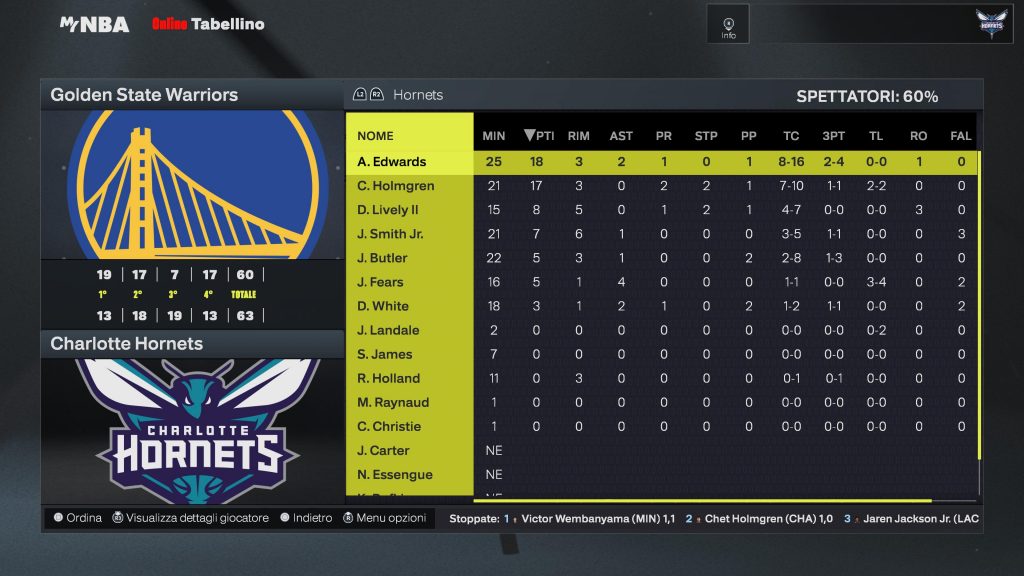Select J. Fears row

381,282
